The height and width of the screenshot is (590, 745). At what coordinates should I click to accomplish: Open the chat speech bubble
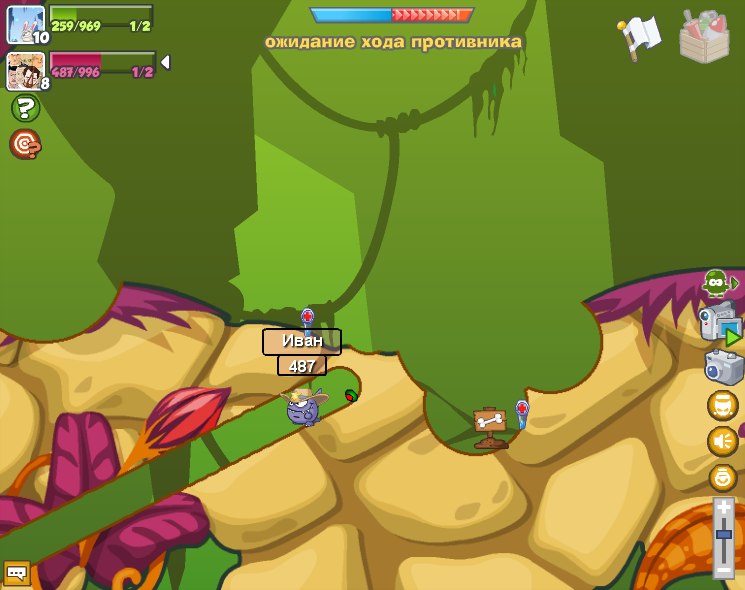coord(16,572)
